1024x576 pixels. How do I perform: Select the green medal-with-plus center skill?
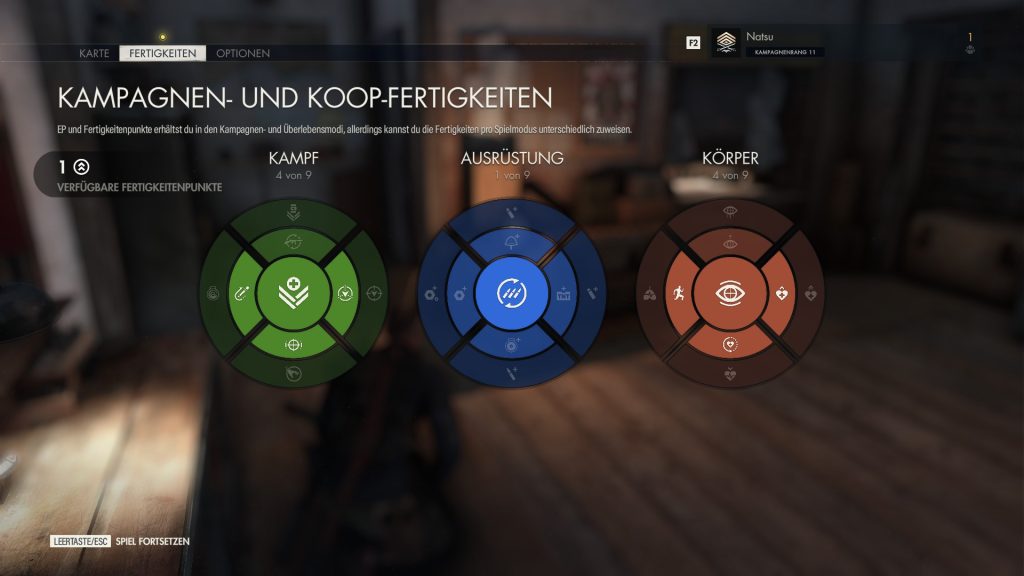click(x=293, y=293)
